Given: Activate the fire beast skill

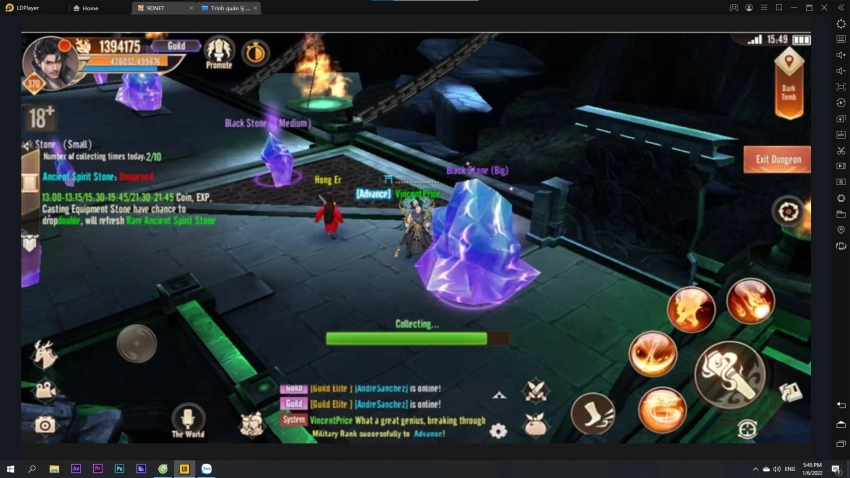Looking at the screenshot, I should coord(690,309).
